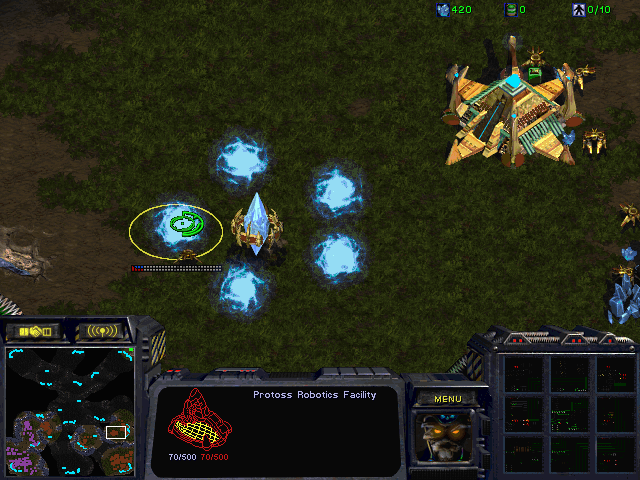The width and height of the screenshot is (640, 480).
Task: Click the minimap to move the camera
Action: point(70,408)
